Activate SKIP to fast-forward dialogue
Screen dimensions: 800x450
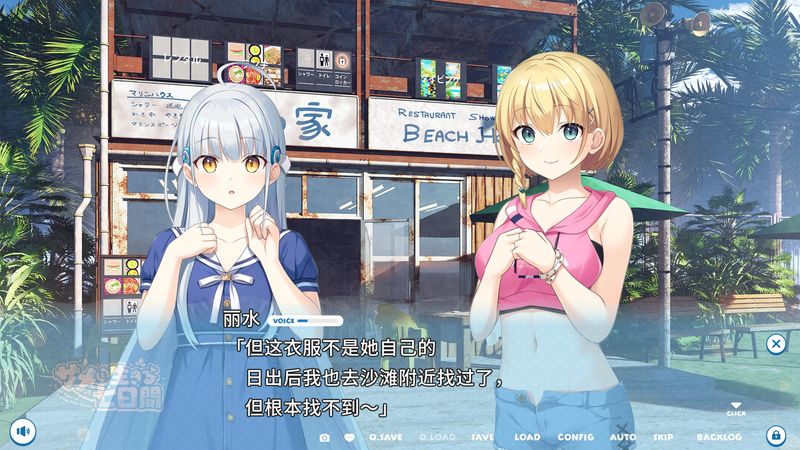point(663,437)
